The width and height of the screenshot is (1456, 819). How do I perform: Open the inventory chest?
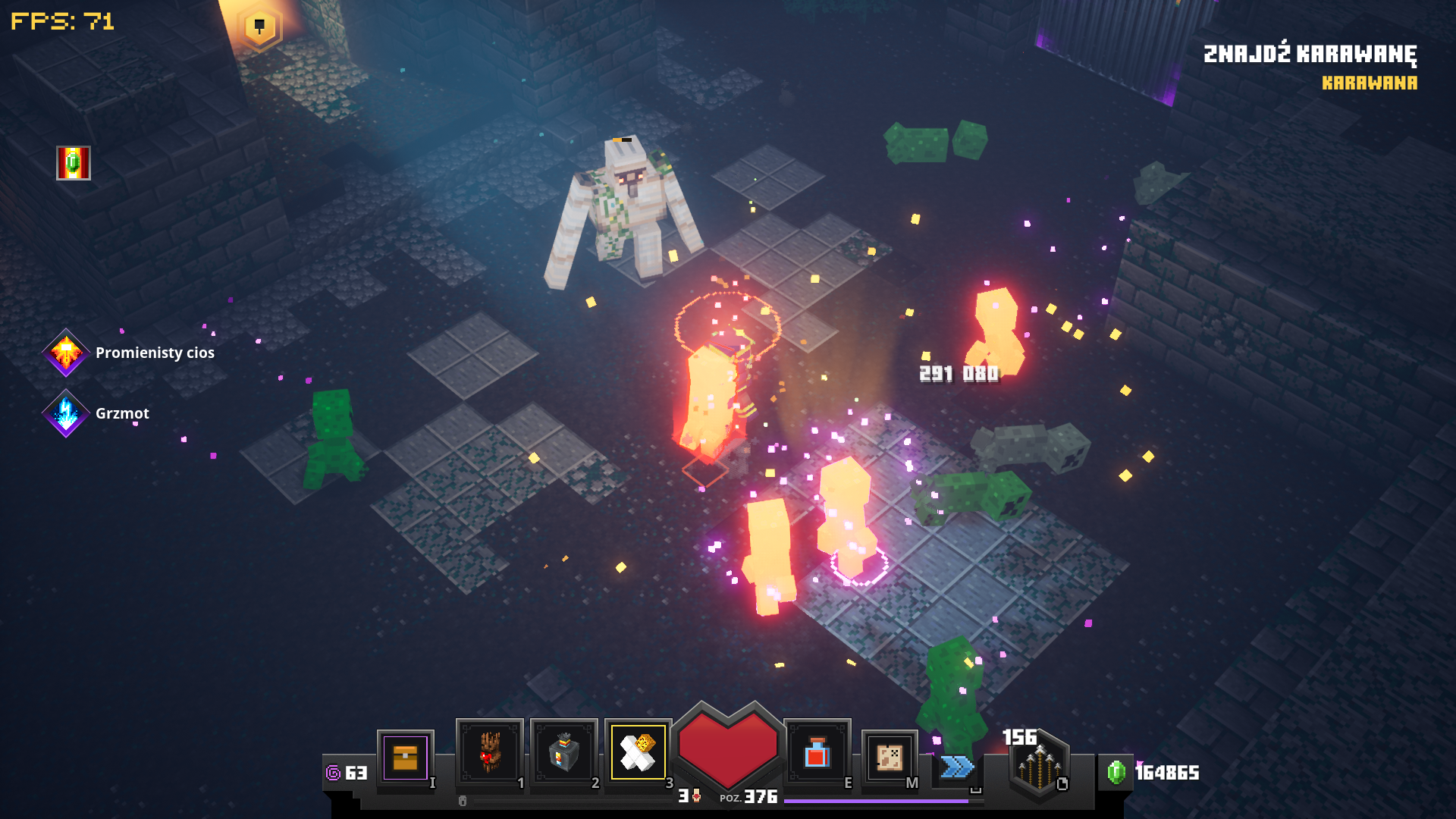pyautogui.click(x=405, y=757)
